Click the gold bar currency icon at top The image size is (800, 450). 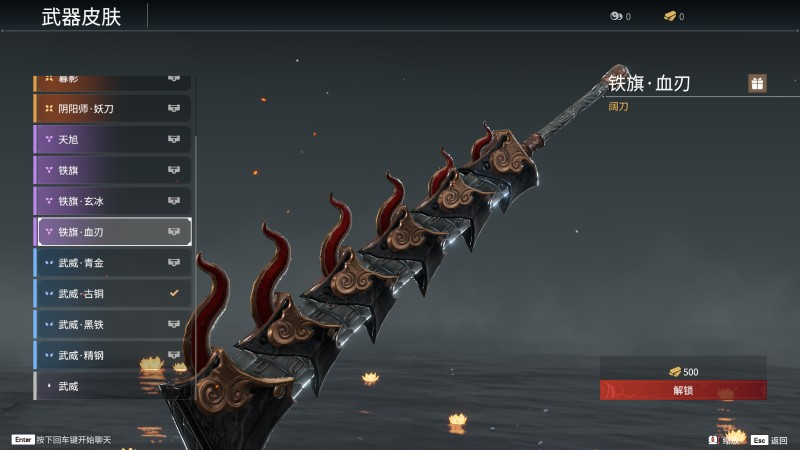pos(669,16)
